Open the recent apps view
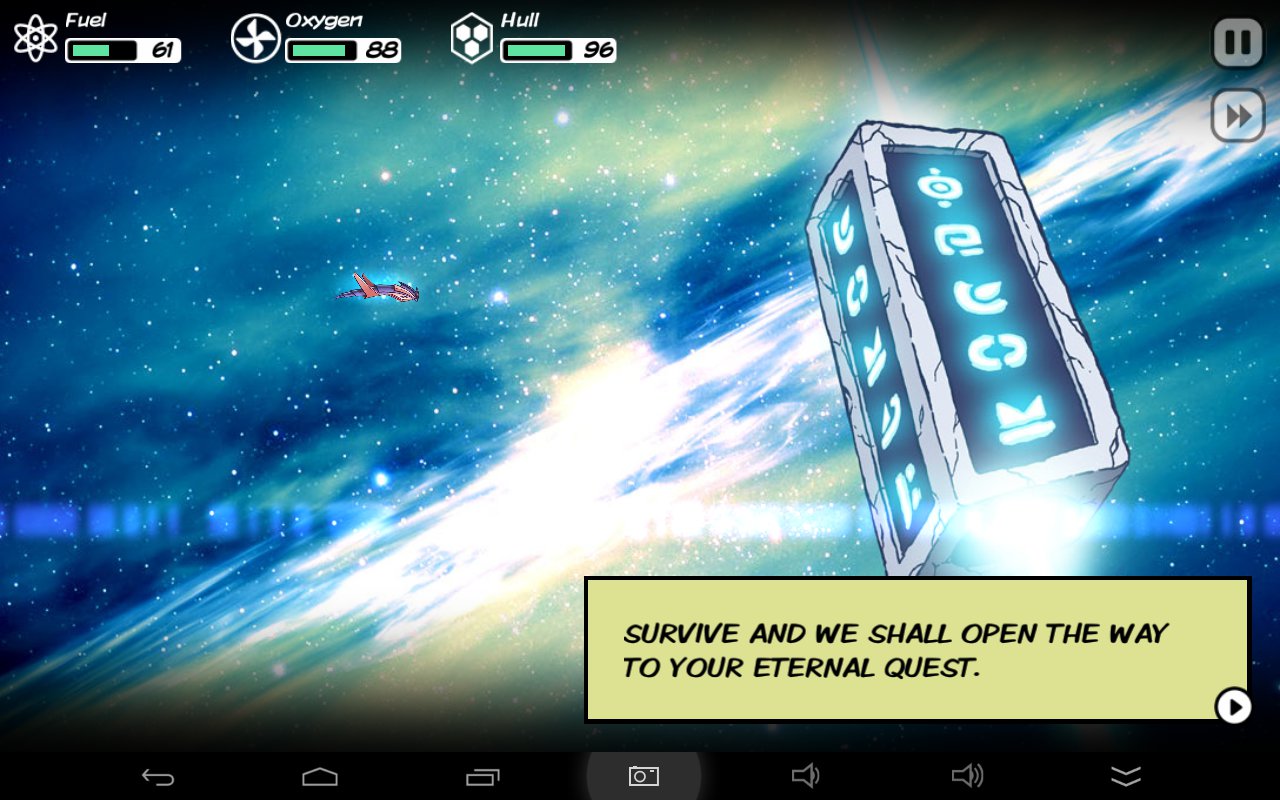The width and height of the screenshot is (1280, 800). point(482,776)
